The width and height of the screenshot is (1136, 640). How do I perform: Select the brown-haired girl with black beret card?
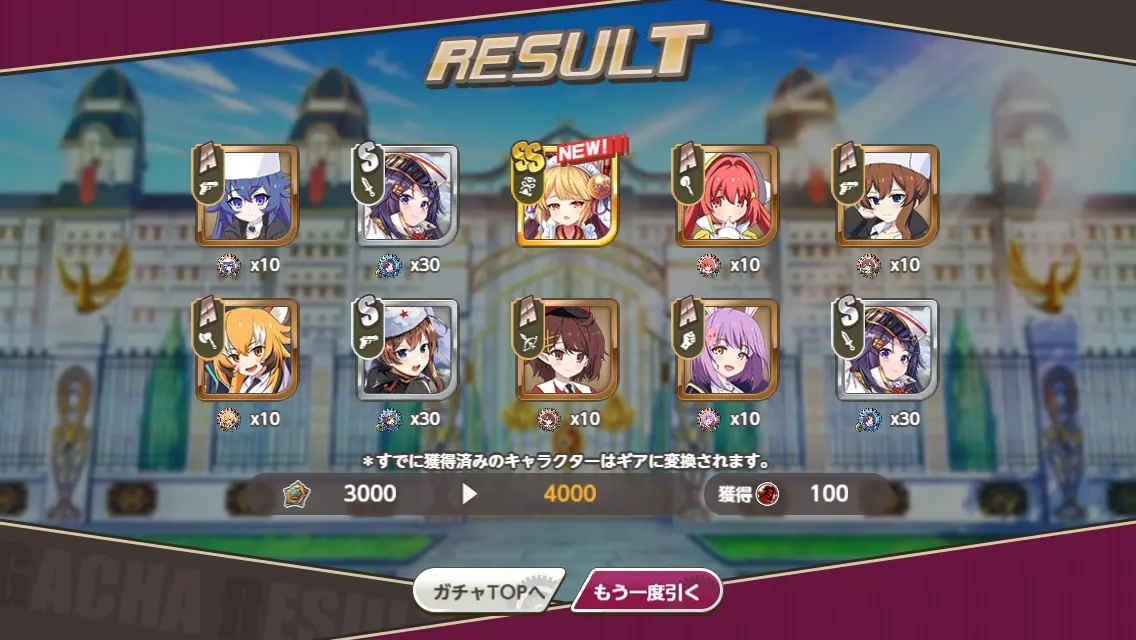568,350
